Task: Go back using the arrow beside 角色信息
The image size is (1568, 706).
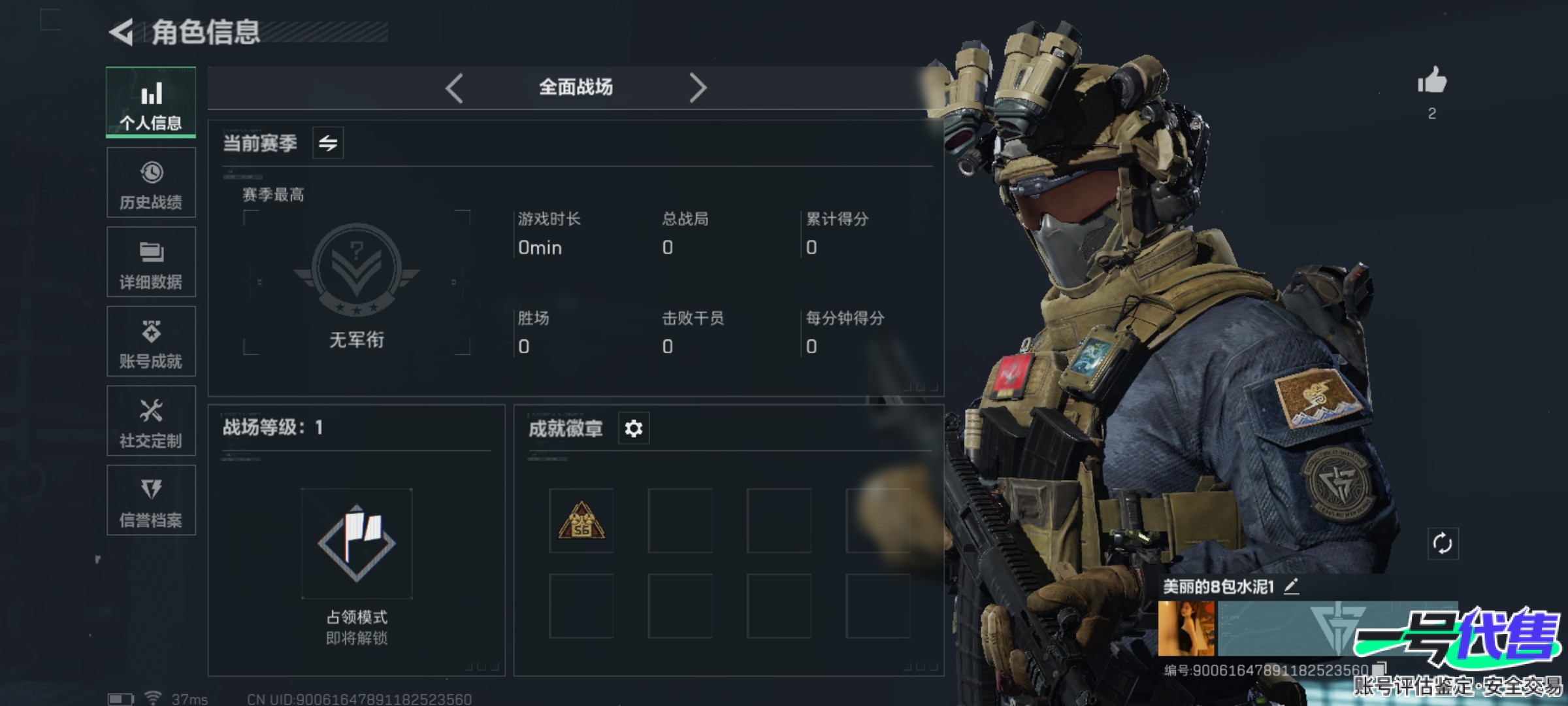Action: click(122, 32)
